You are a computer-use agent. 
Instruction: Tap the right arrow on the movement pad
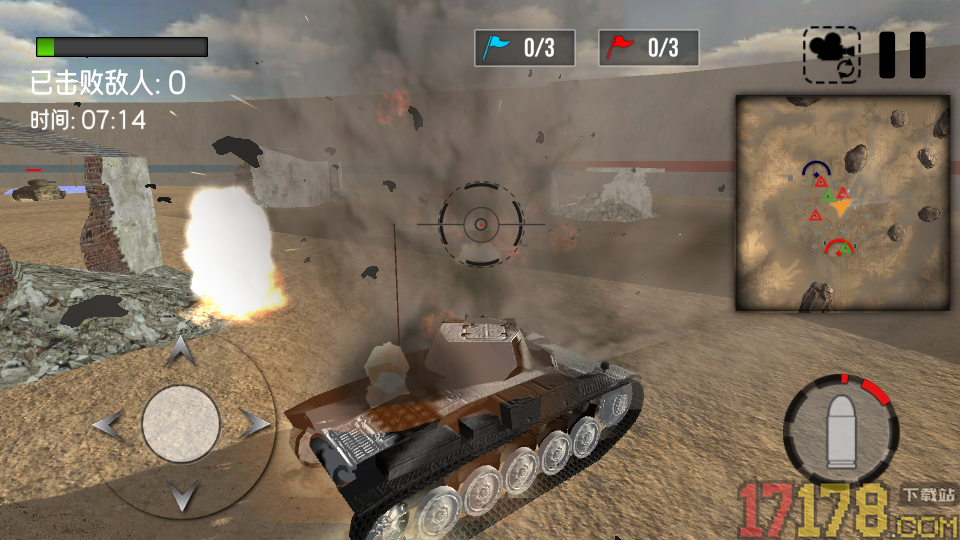pyautogui.click(x=254, y=425)
